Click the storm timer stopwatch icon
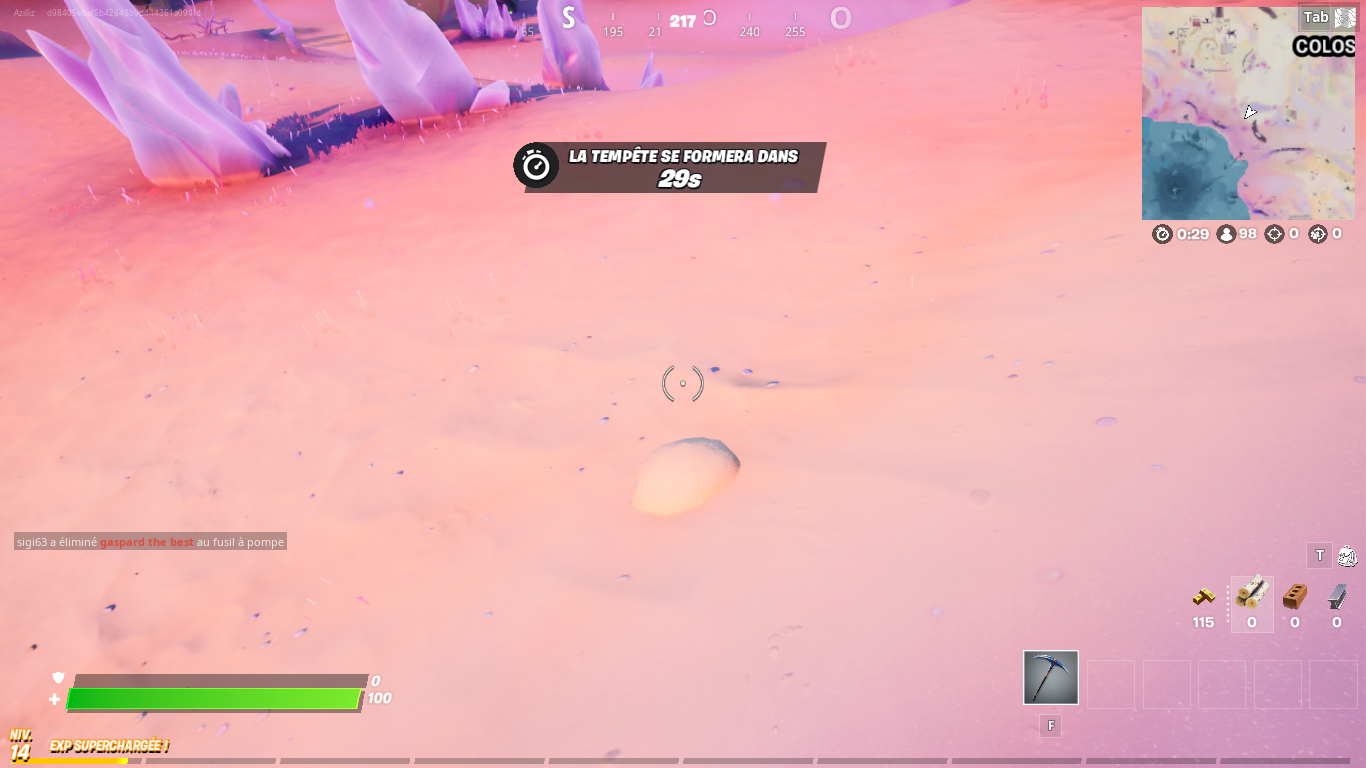The height and width of the screenshot is (768, 1366). (1162, 233)
